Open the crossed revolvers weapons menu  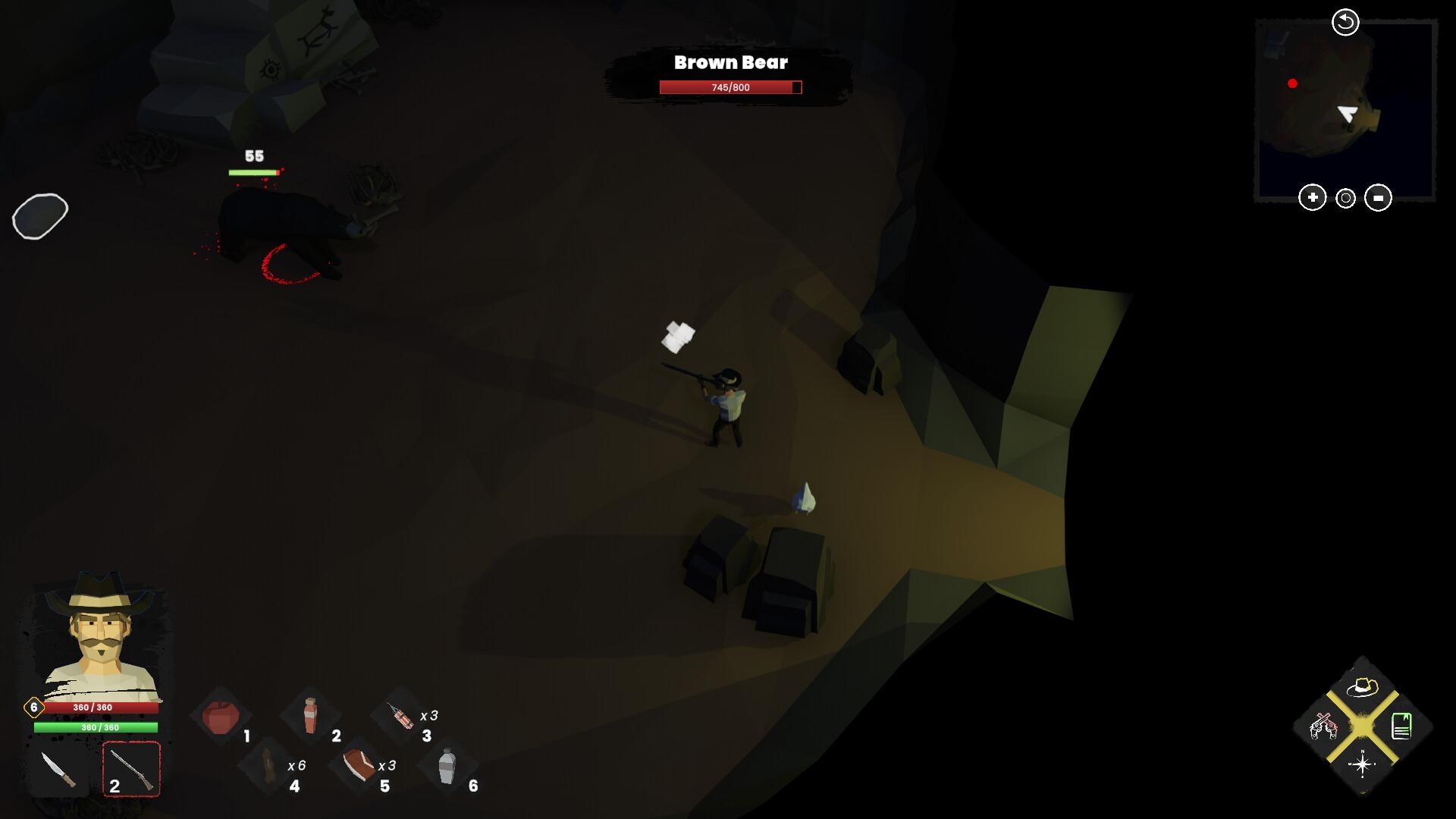1323,727
